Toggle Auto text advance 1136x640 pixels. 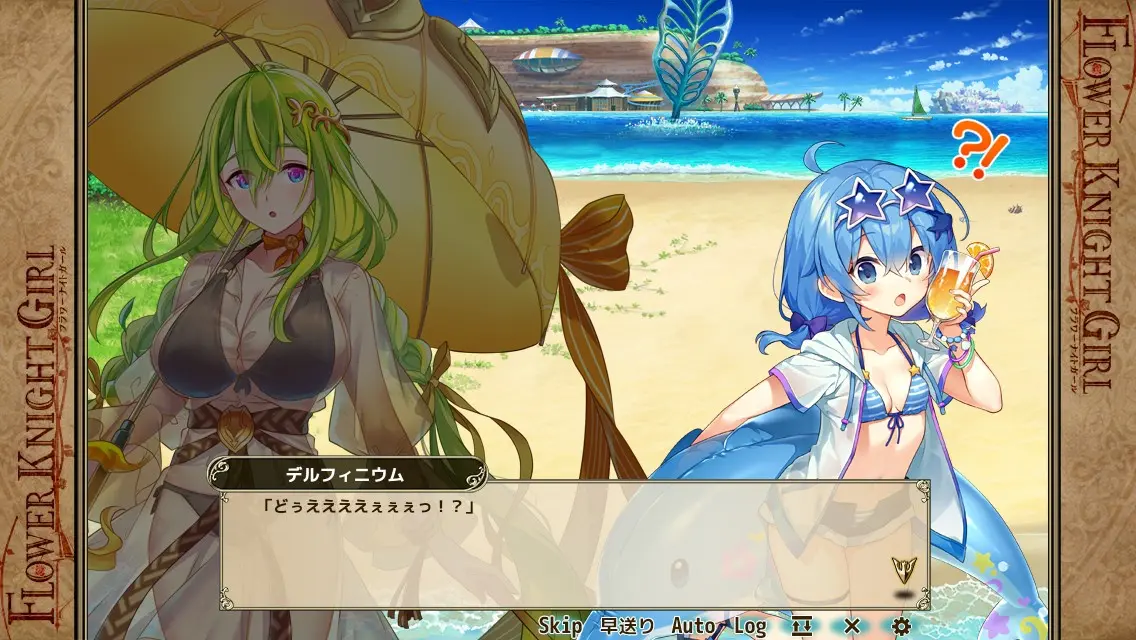(693, 626)
